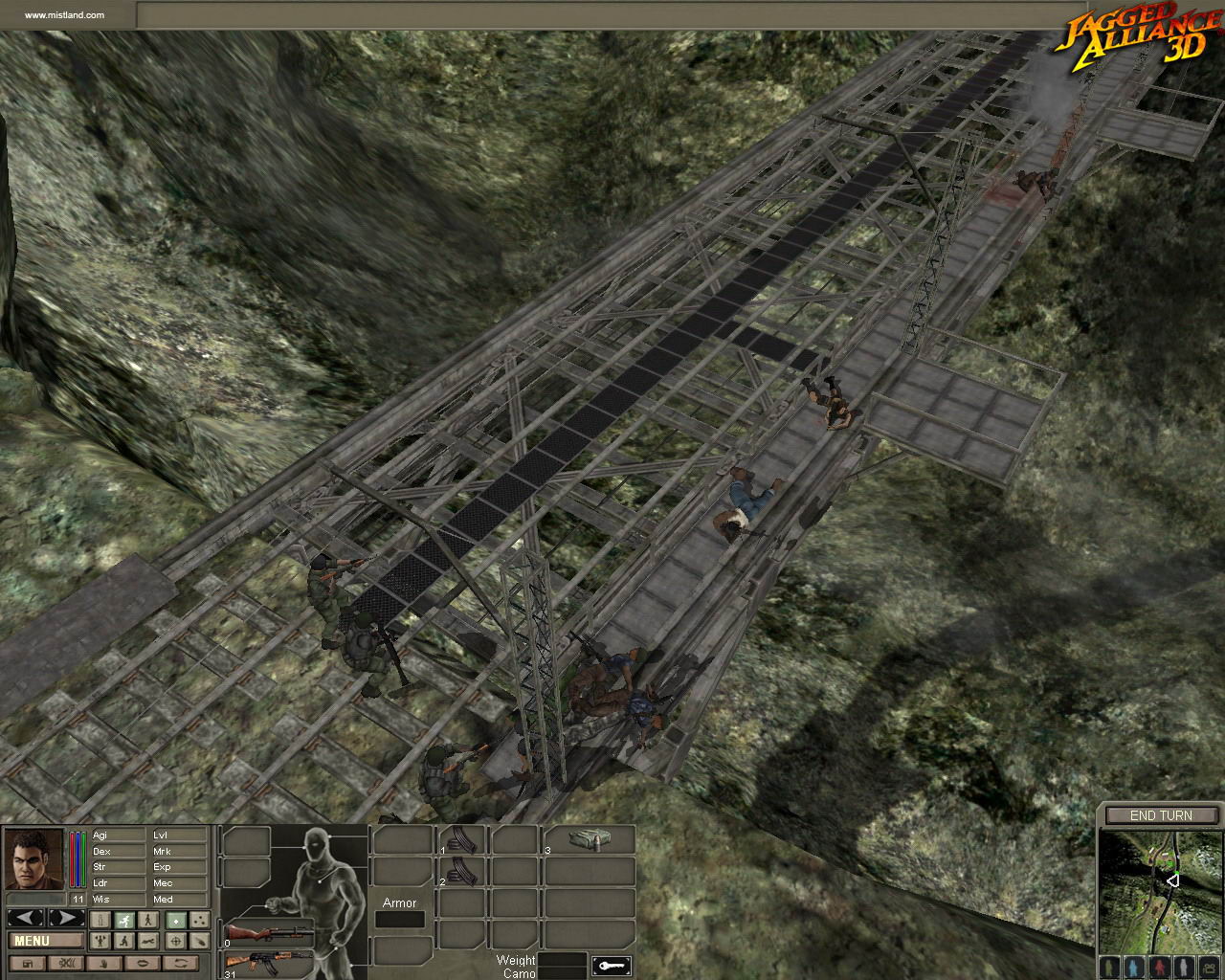The width and height of the screenshot is (1225, 980).
Task: Click the minimap to move the view
Action: click(1160, 888)
